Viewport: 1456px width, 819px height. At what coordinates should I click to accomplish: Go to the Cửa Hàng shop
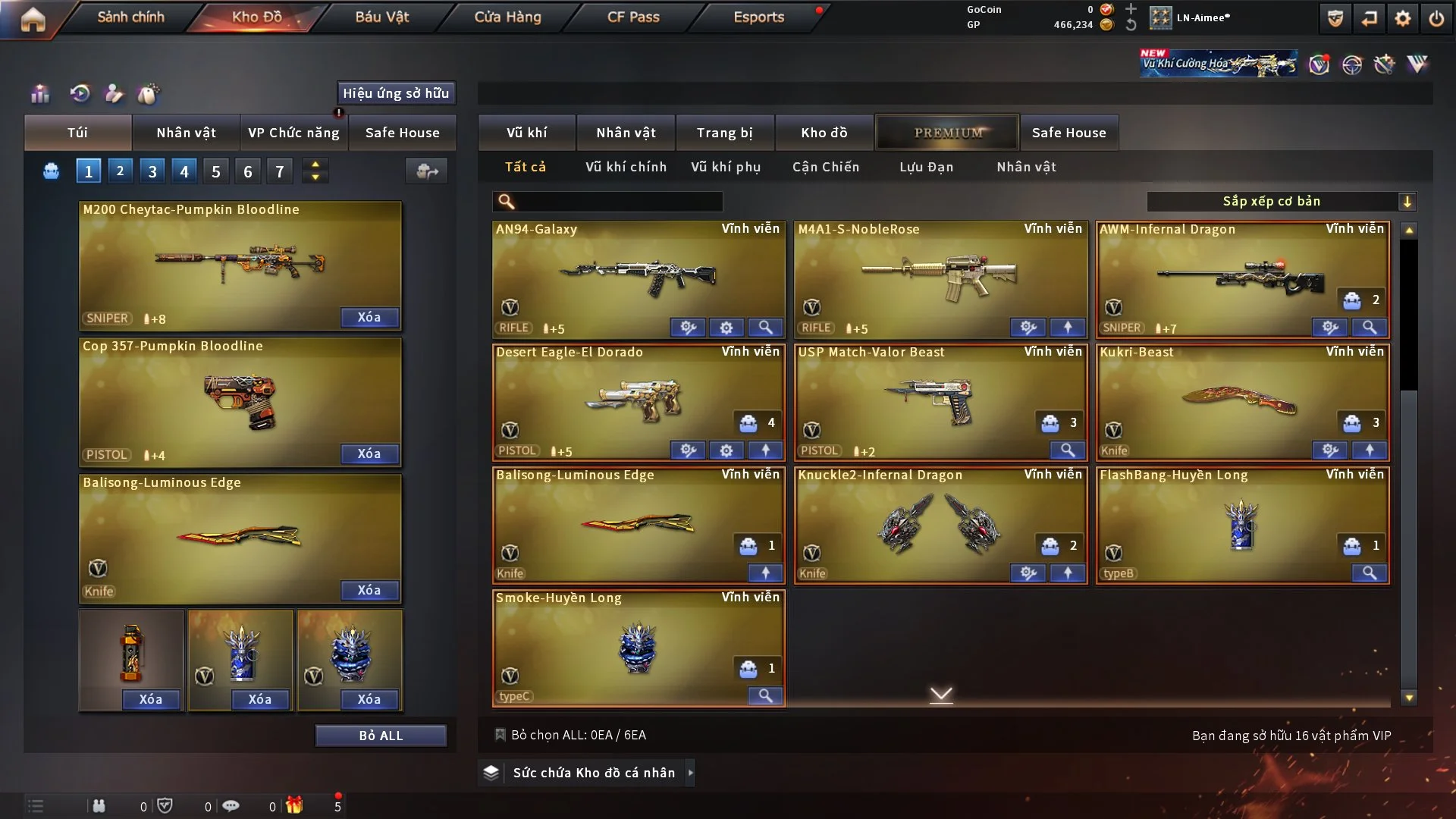[x=507, y=17]
